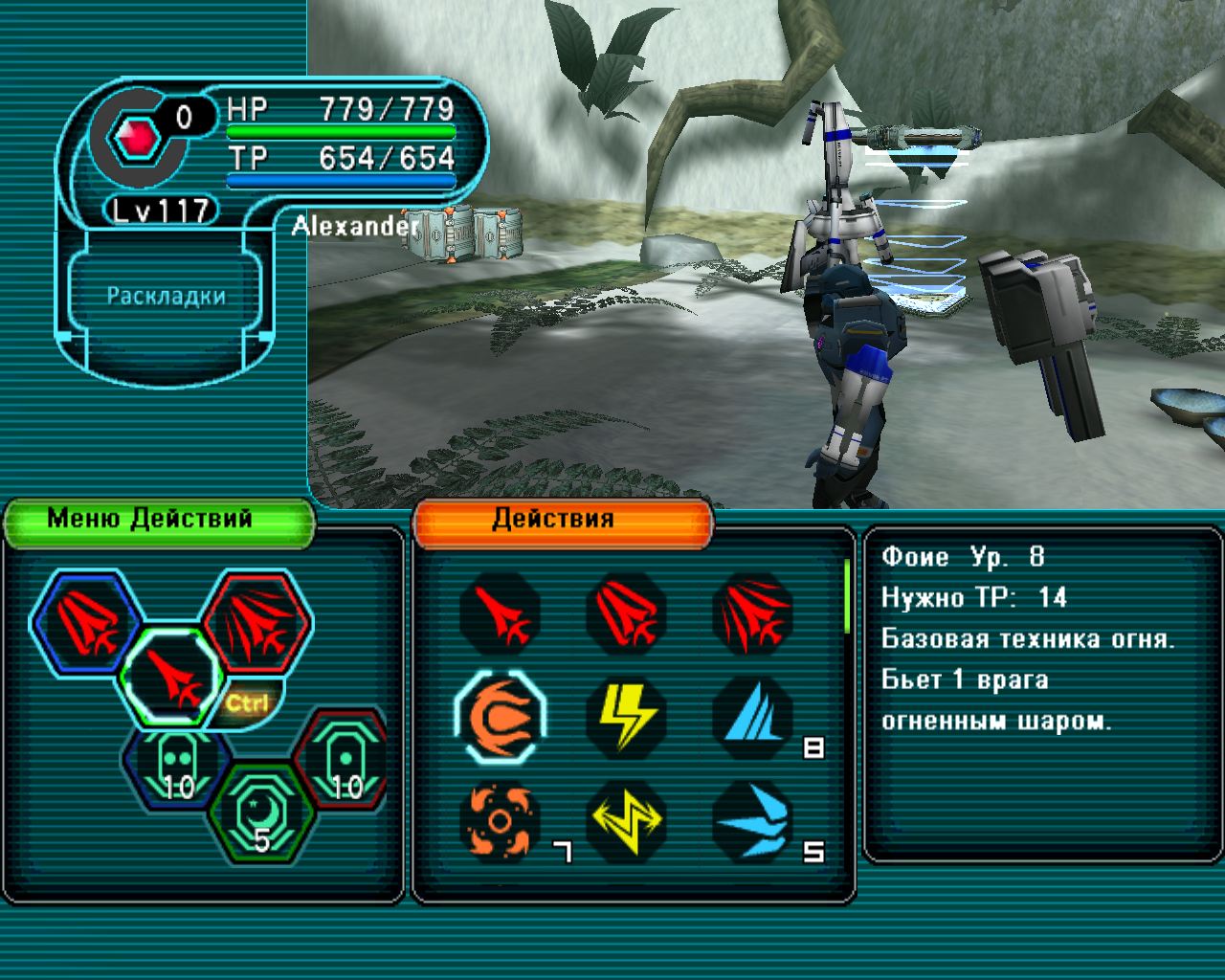Choose the crescent moon hexagon with 5
The image size is (1225, 980).
[261, 813]
